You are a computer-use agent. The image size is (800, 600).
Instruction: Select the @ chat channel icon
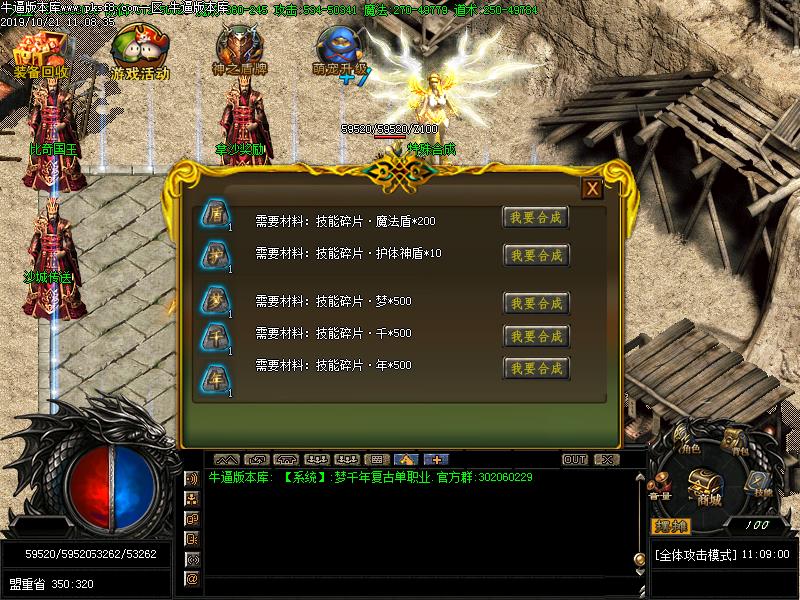pos(192,579)
